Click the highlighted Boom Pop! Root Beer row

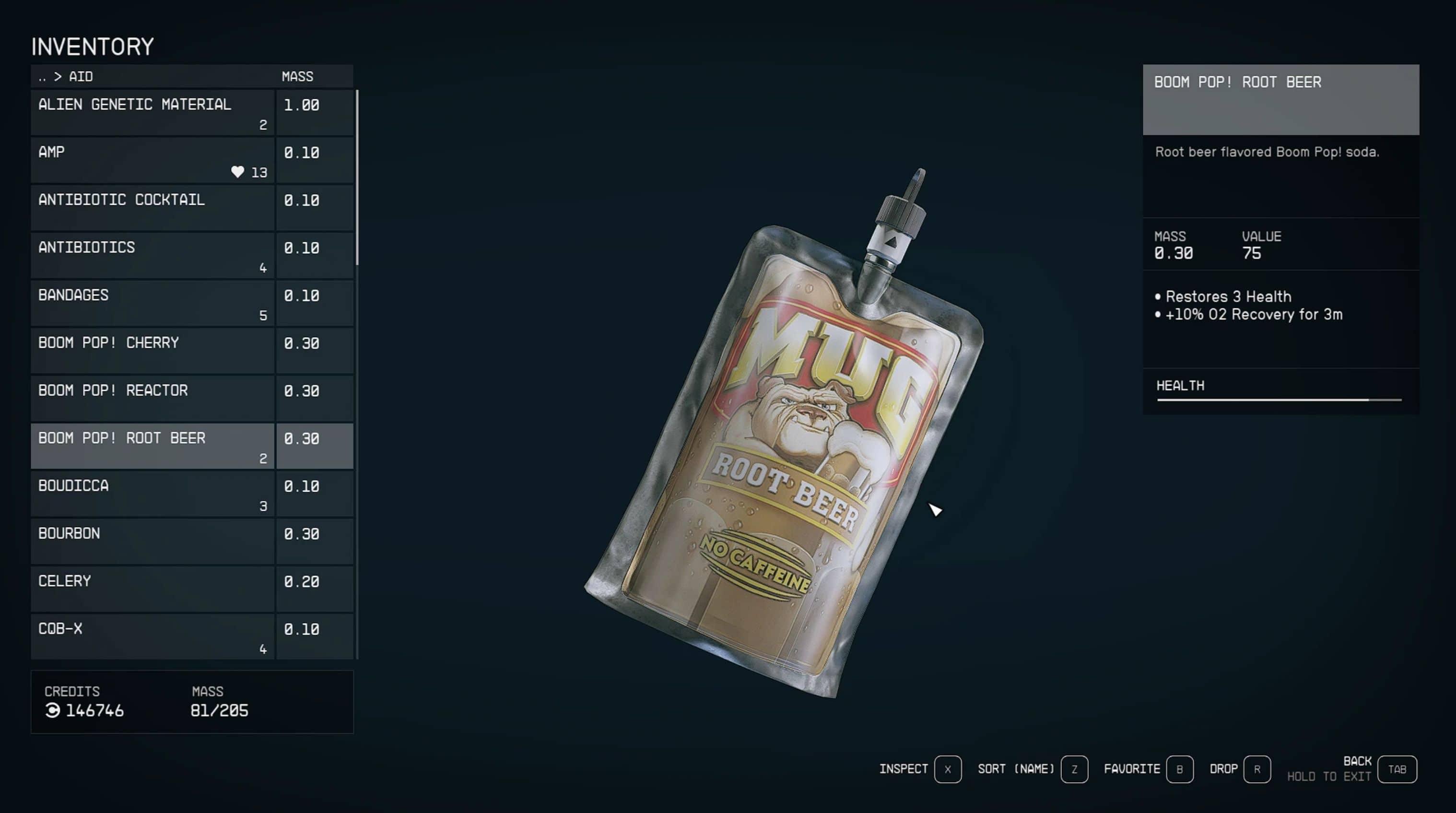pos(153,446)
